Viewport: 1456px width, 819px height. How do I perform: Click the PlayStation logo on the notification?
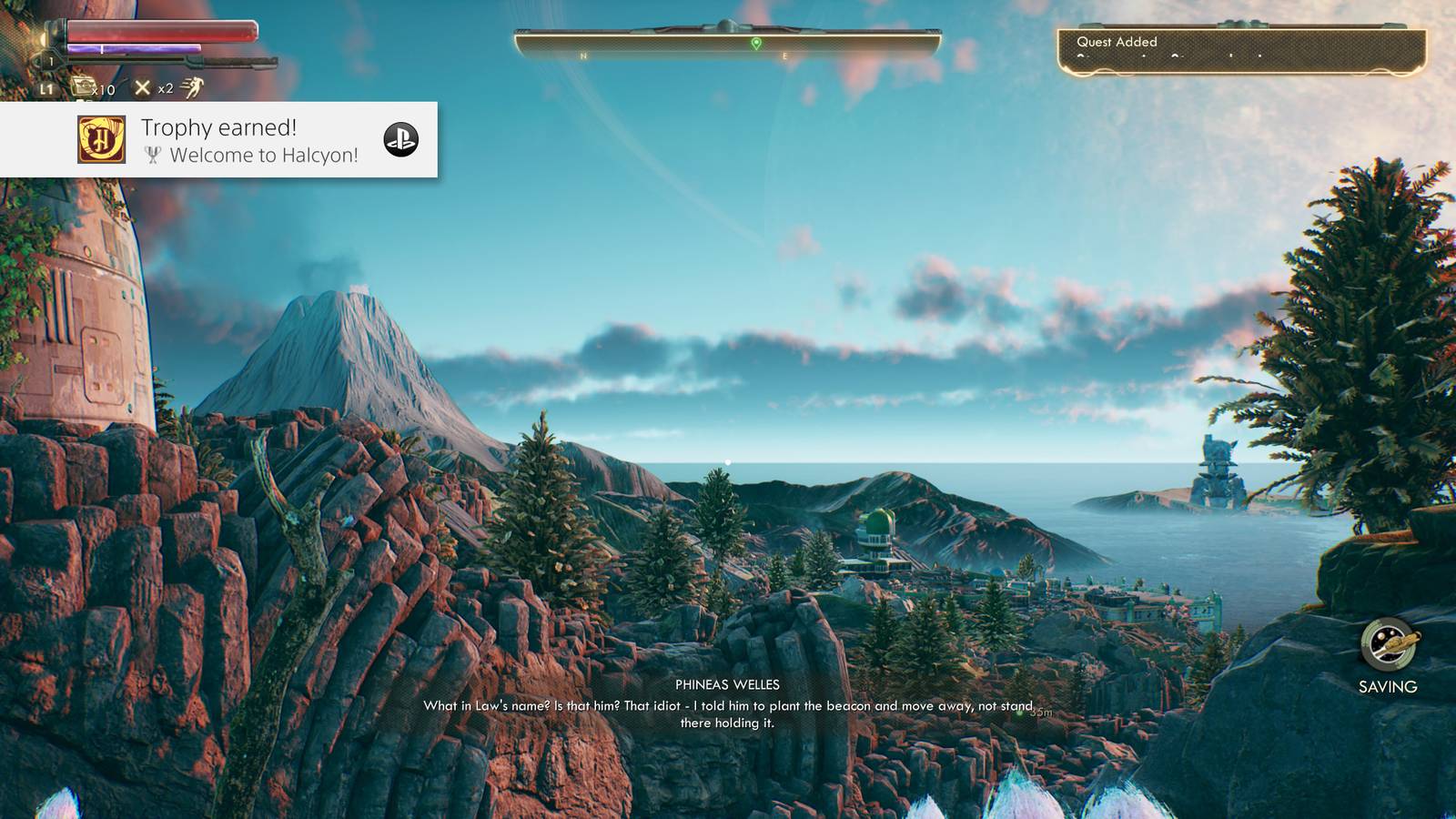(x=400, y=139)
